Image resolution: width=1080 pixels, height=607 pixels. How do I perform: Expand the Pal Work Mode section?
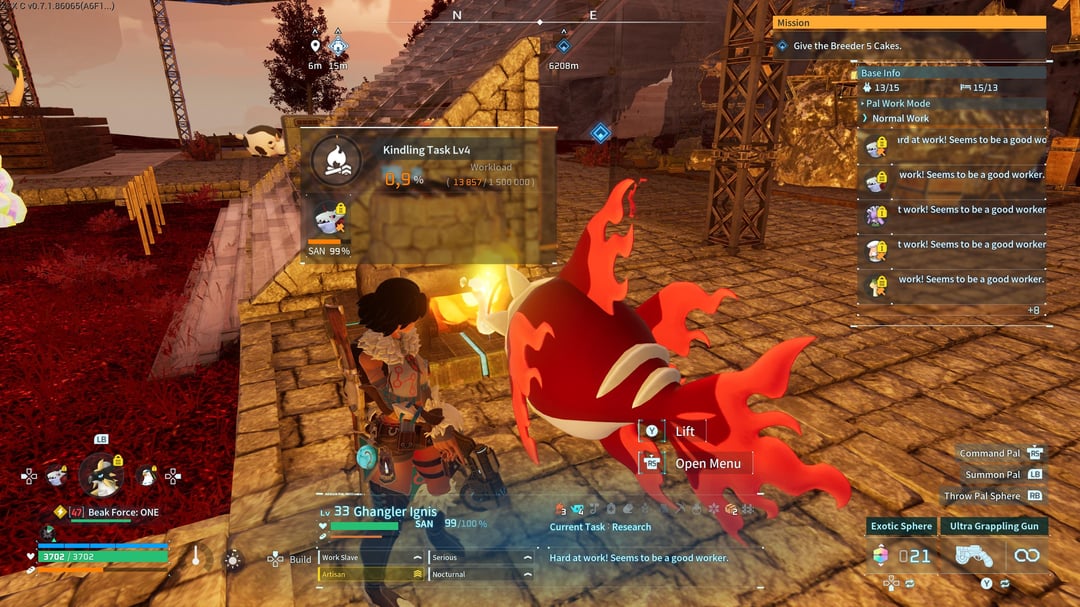coord(897,104)
